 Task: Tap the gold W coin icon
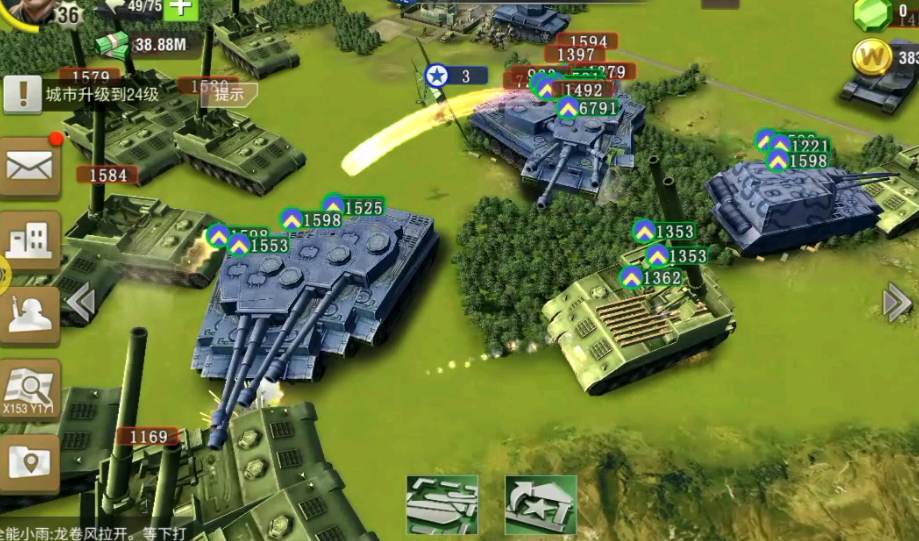pyautogui.click(x=872, y=57)
